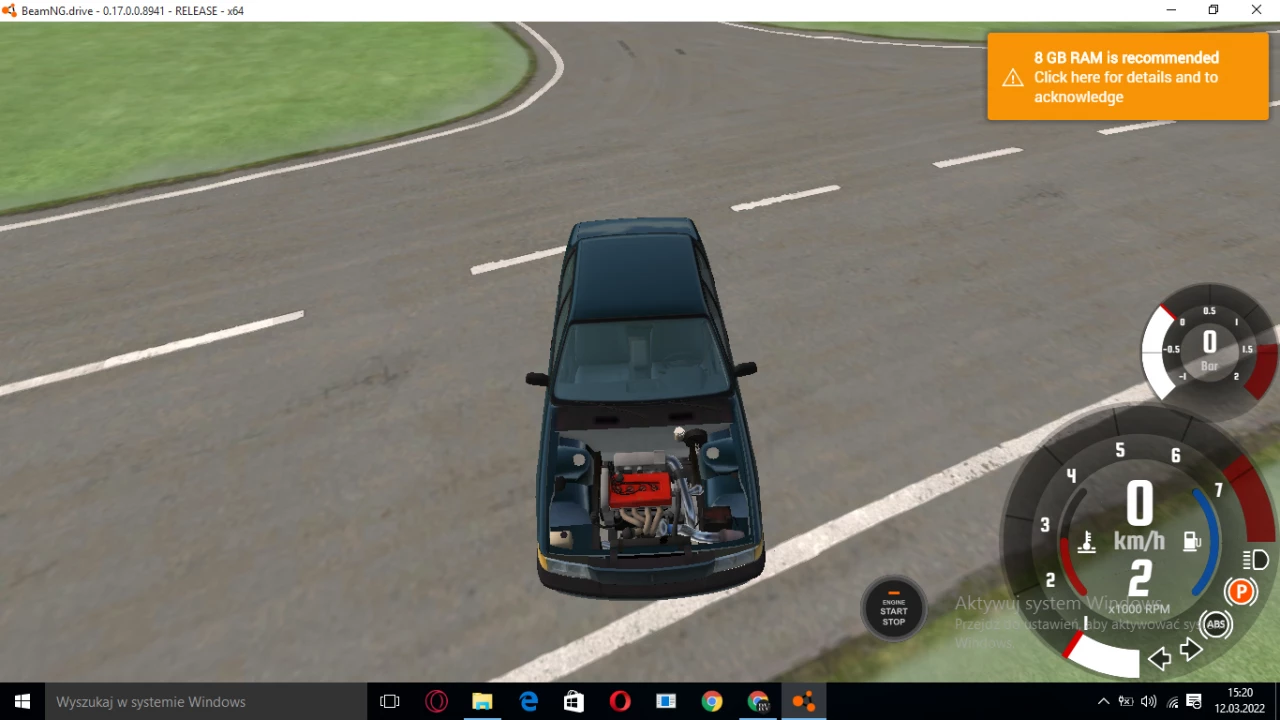Click the white fuel level gauge arc
The image size is (1280, 720).
tap(1104, 656)
